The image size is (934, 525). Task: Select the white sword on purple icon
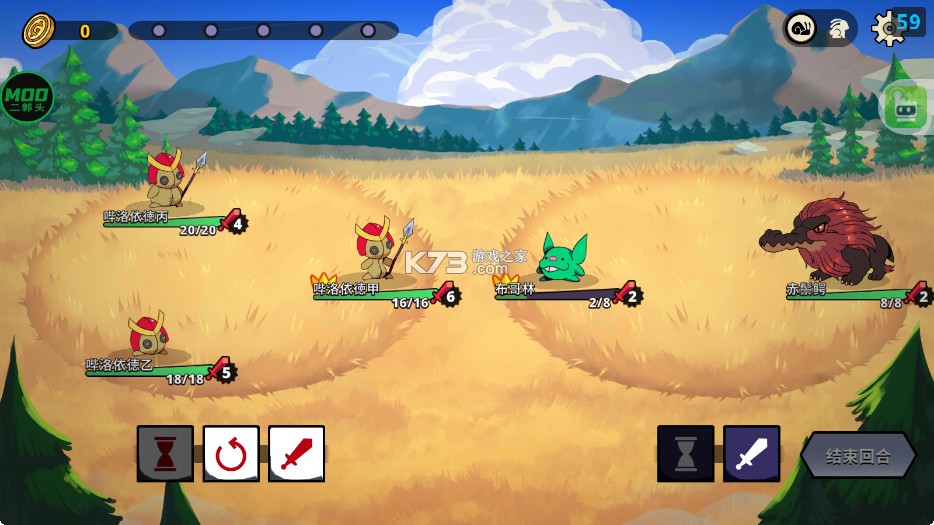[751, 454]
